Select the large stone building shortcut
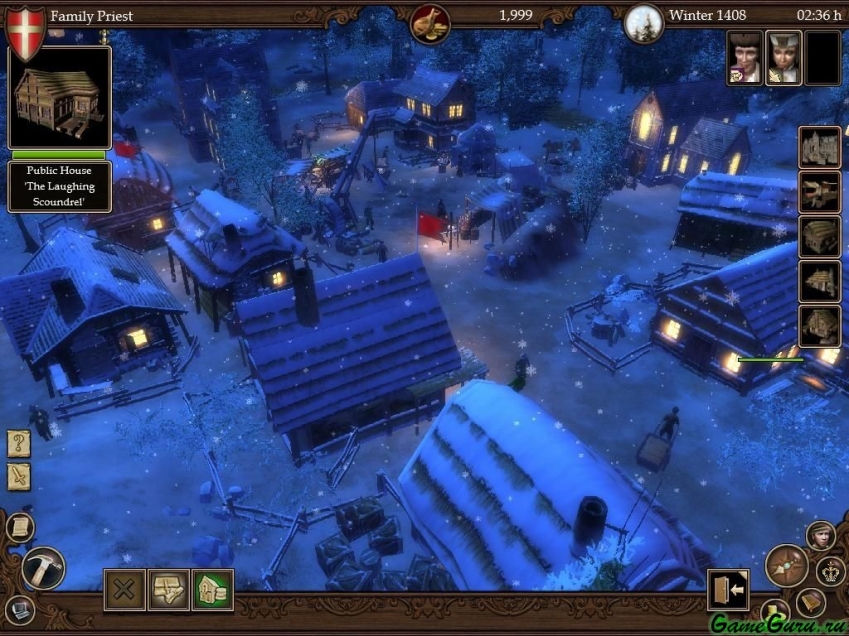Screen dimensions: 849x636 [819, 147]
